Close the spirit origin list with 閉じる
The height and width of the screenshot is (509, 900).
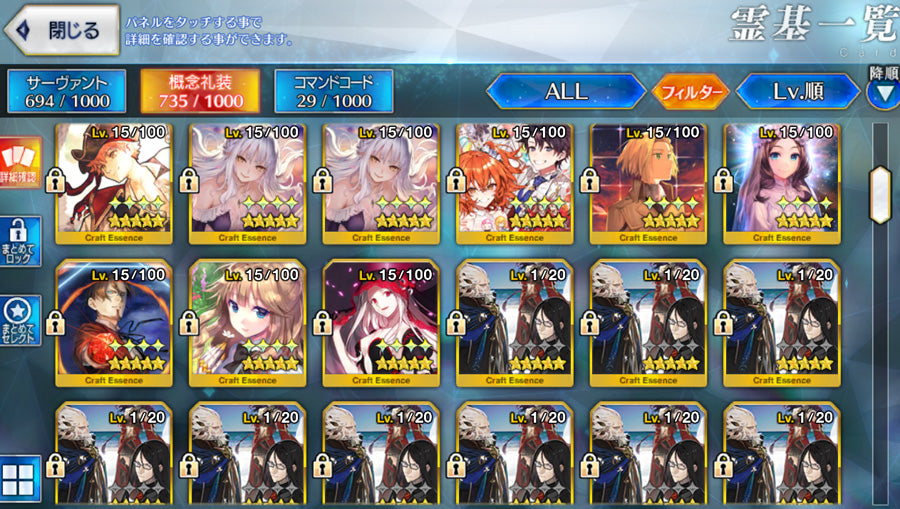pyautogui.click(x=62, y=31)
